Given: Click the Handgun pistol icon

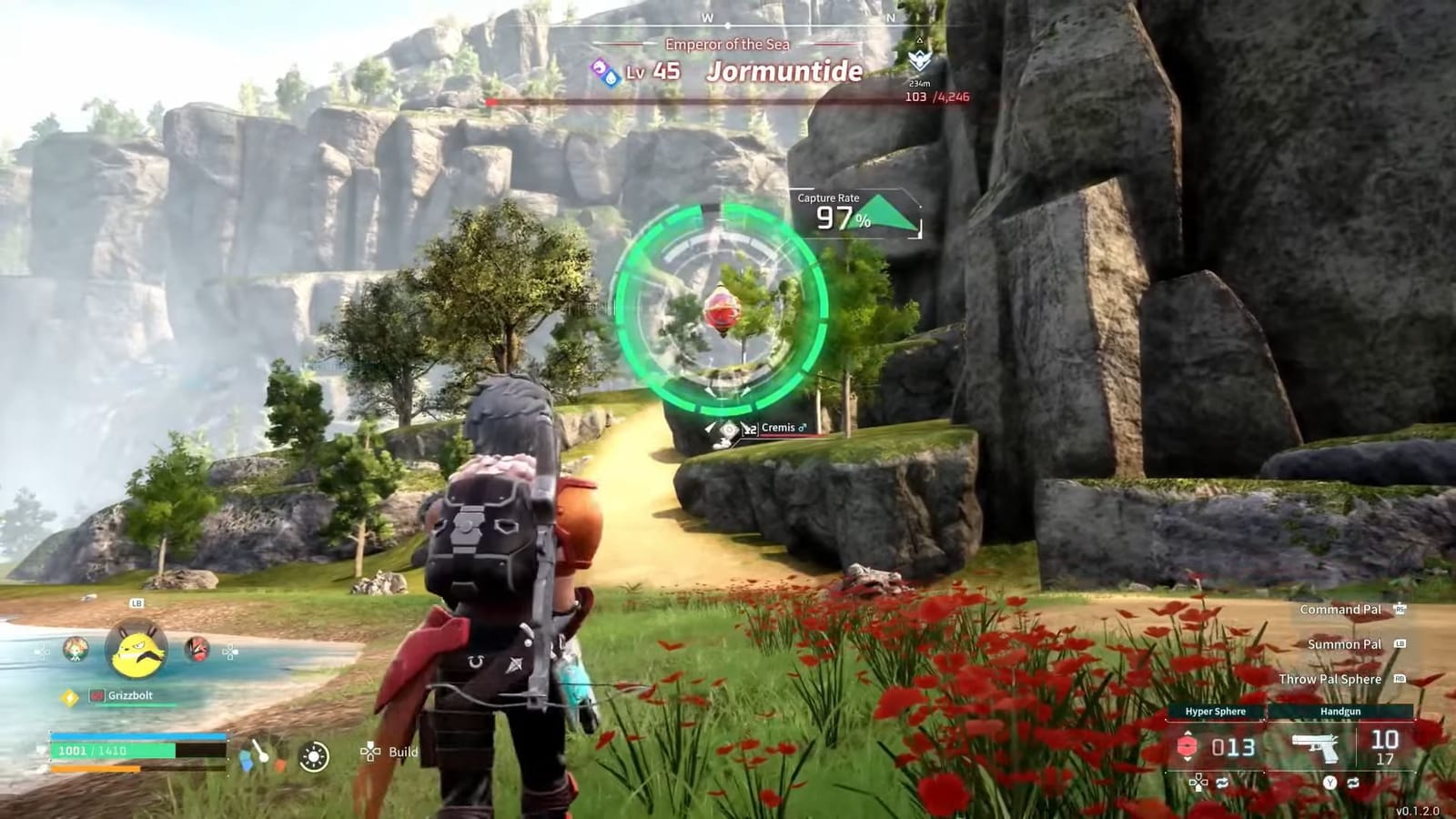Looking at the screenshot, I should tap(1316, 746).
